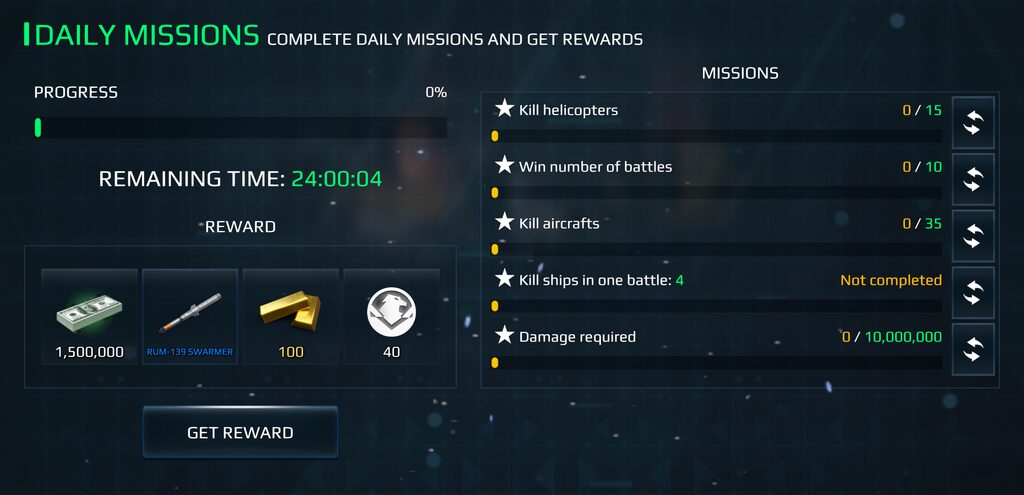Select the 1,500,000 cash reward tile
The image size is (1024, 495).
click(x=89, y=316)
